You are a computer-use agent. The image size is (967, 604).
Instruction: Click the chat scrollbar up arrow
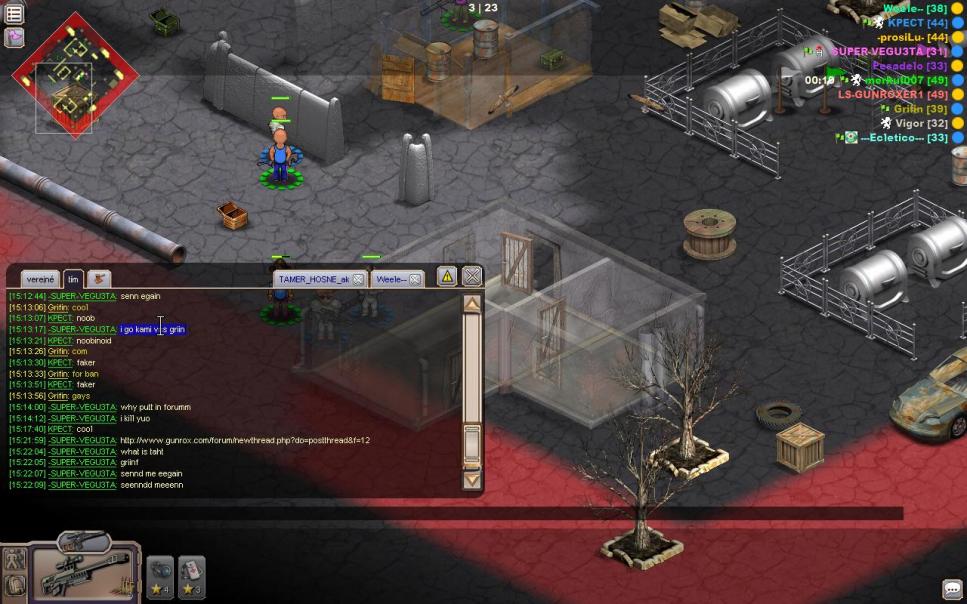click(x=473, y=303)
